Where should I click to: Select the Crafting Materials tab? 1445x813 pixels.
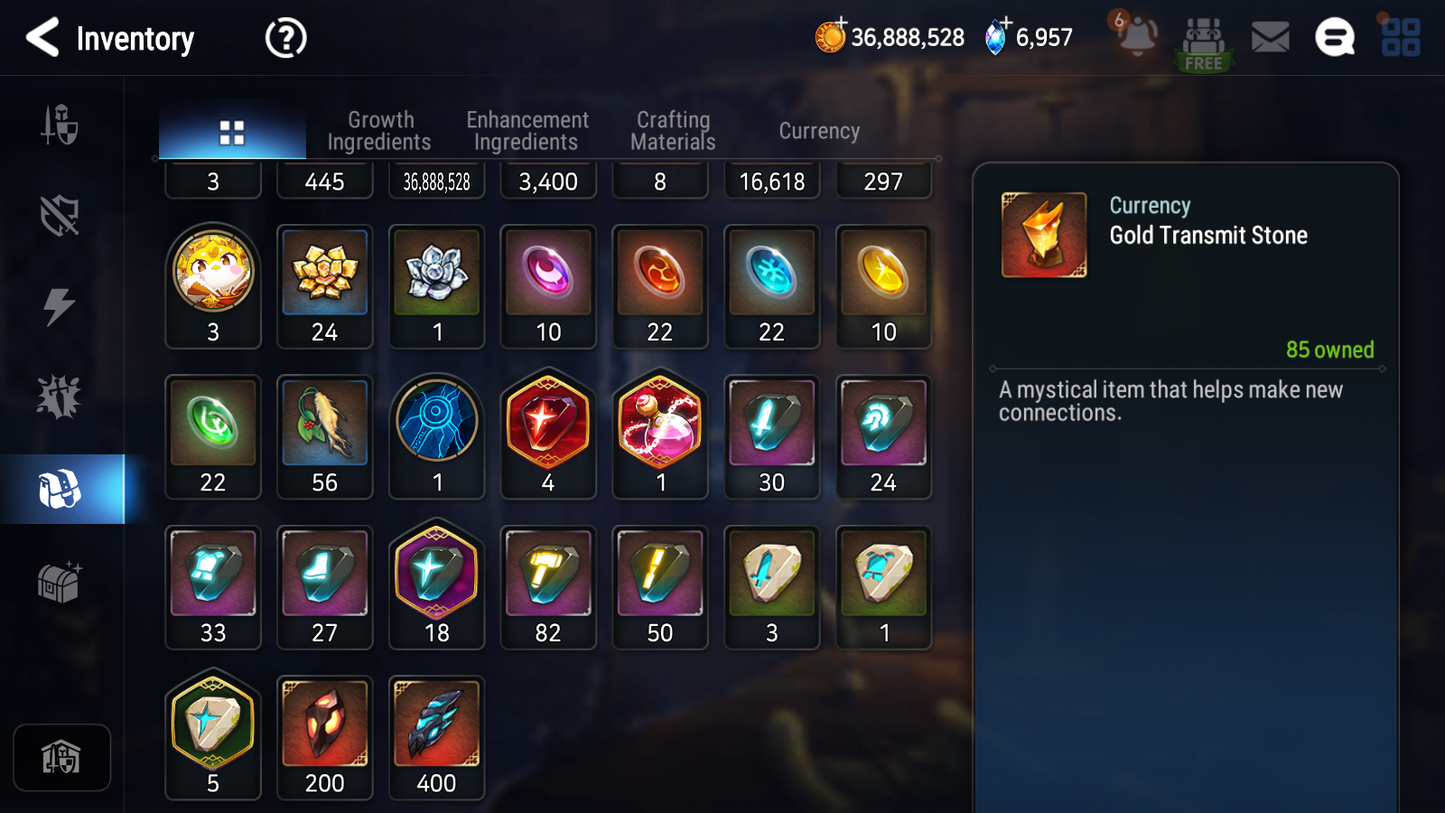pyautogui.click(x=673, y=131)
